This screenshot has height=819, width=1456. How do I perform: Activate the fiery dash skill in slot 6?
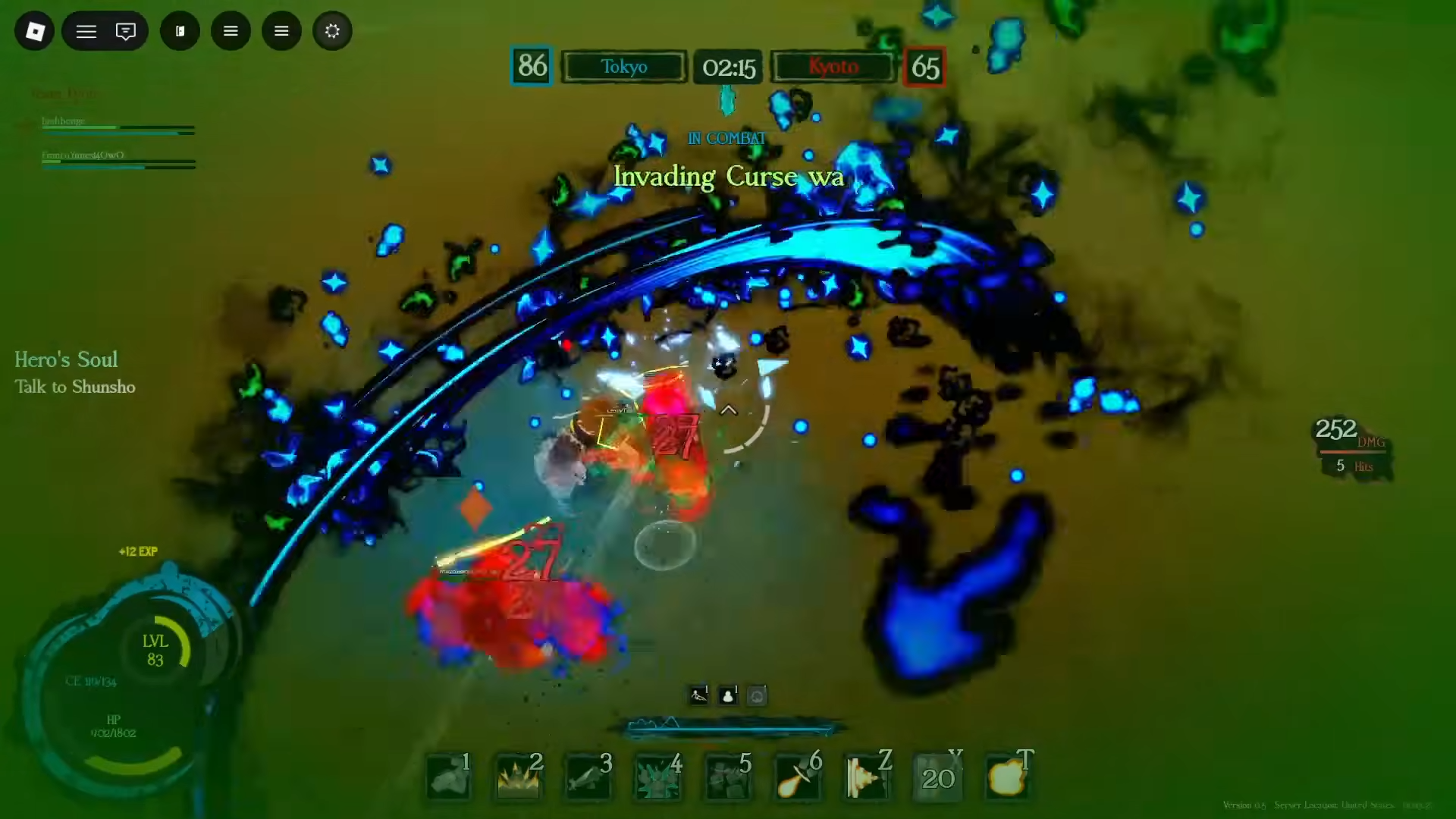[797, 777]
